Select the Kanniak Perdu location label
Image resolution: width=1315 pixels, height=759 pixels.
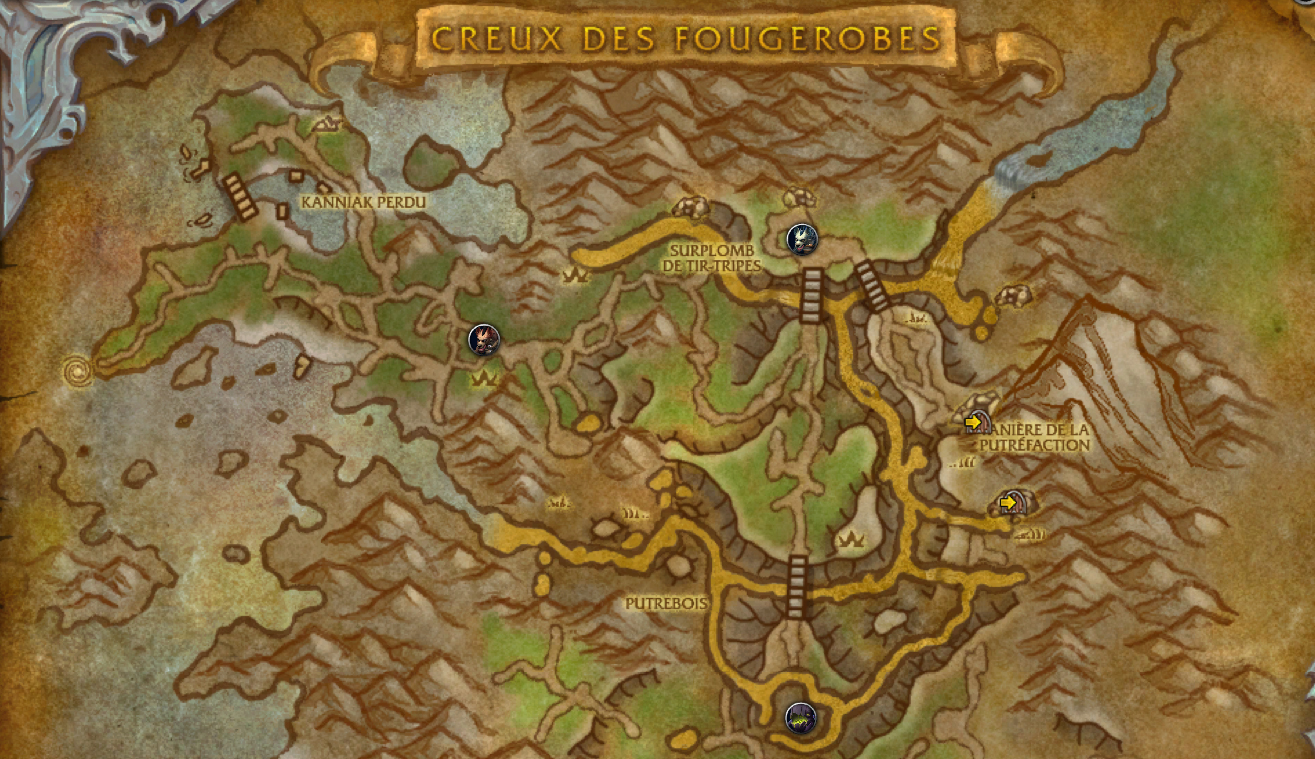click(x=364, y=200)
